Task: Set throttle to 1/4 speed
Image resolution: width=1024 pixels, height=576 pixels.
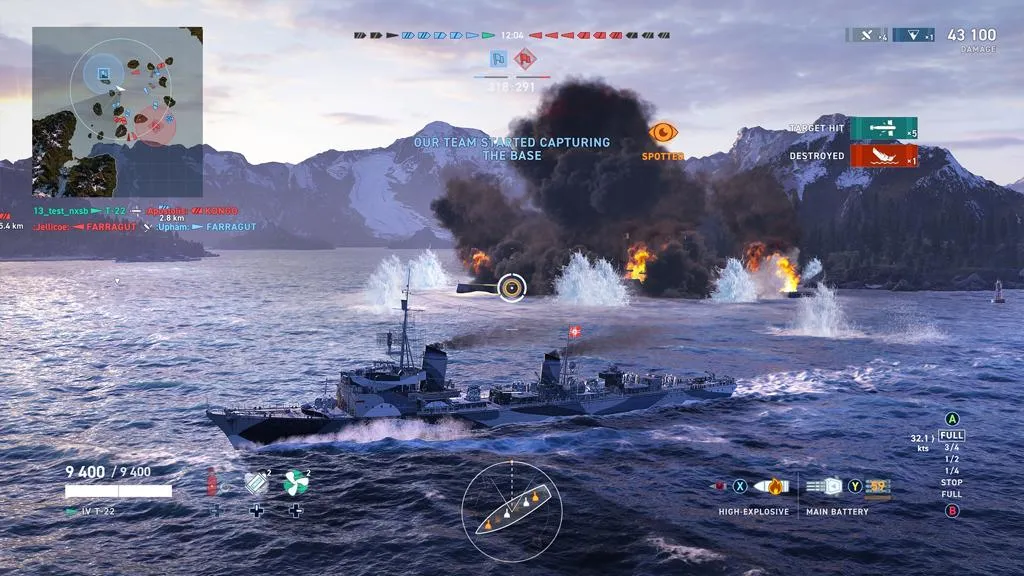Action: (952, 471)
